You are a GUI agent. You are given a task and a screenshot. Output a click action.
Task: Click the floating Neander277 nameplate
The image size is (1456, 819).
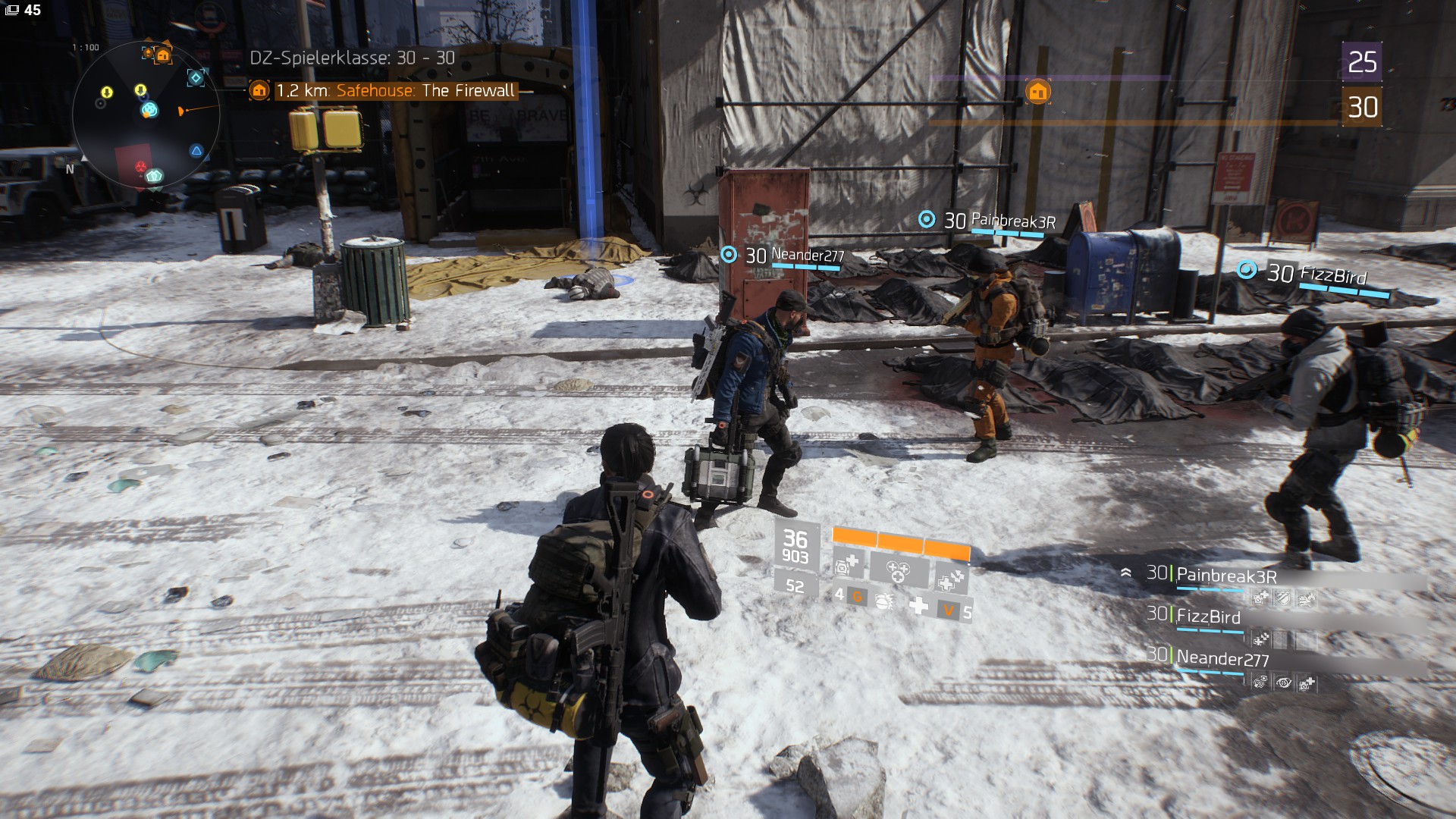(807, 256)
